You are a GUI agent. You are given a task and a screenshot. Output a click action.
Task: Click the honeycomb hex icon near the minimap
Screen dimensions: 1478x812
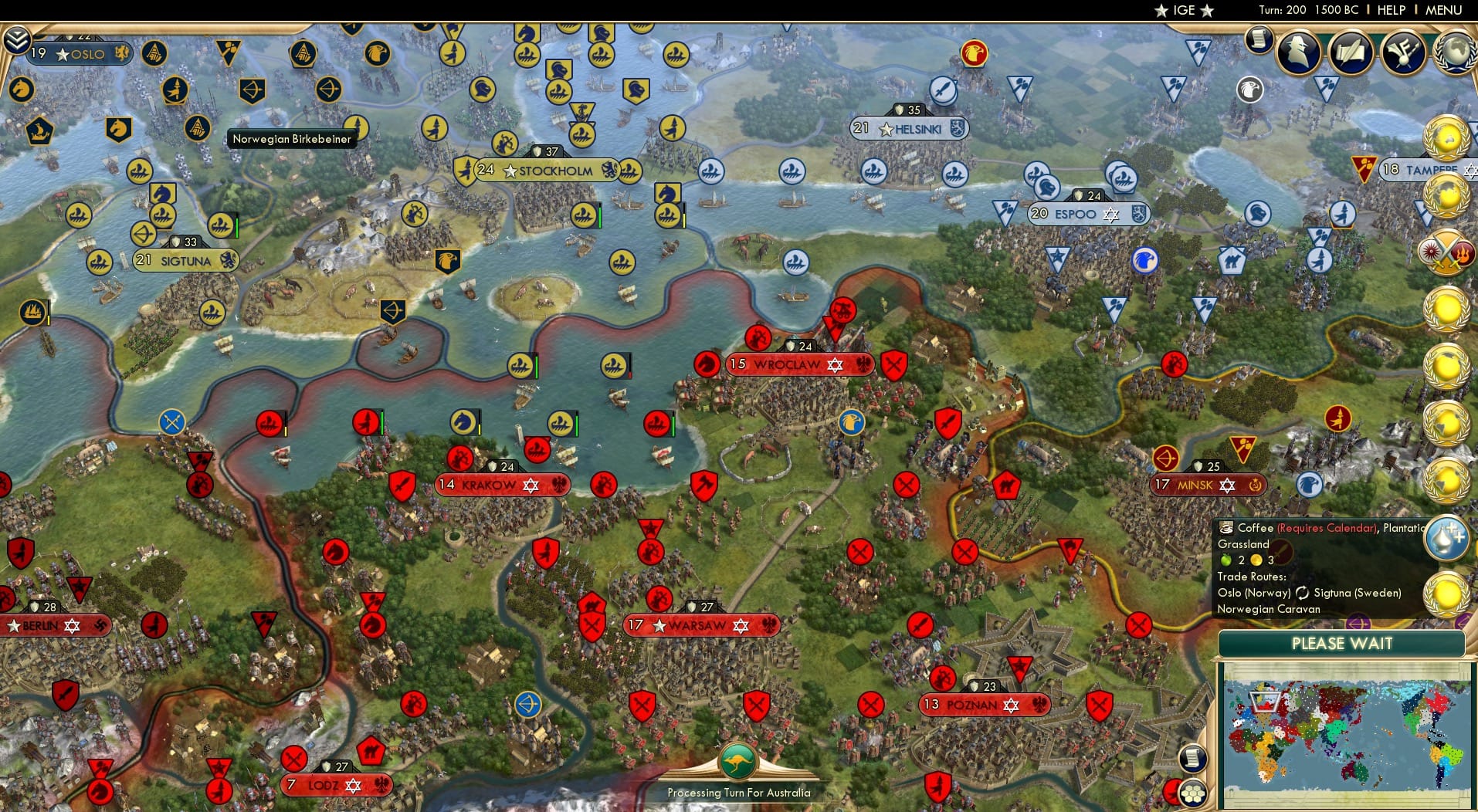pos(1195,792)
